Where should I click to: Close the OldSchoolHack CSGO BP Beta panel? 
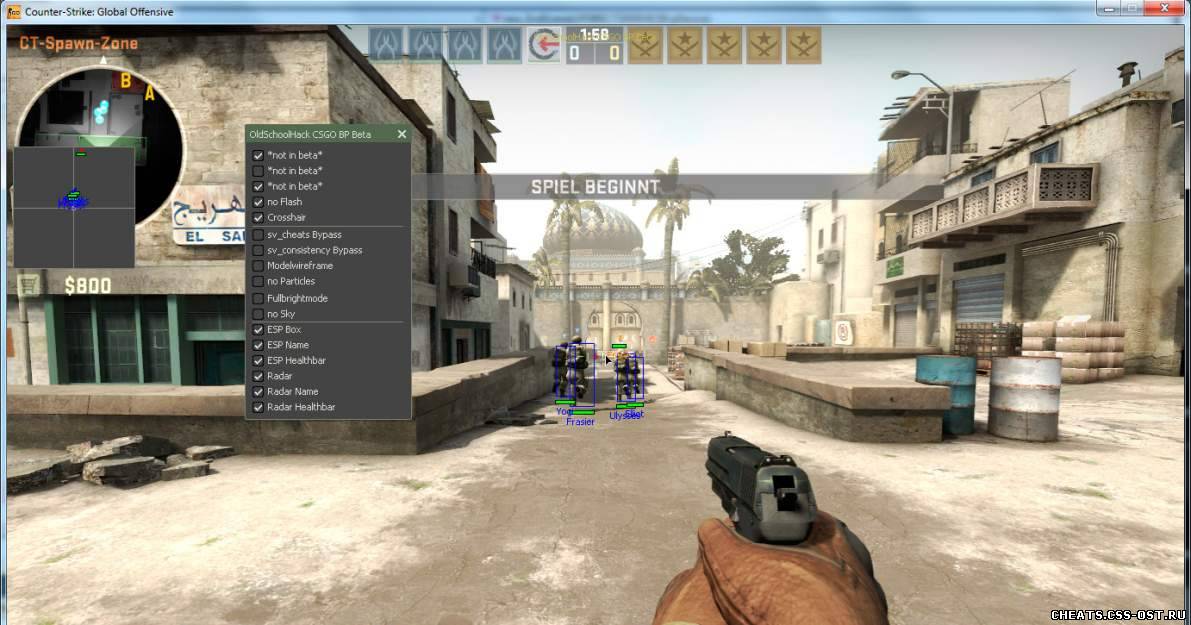pos(402,134)
